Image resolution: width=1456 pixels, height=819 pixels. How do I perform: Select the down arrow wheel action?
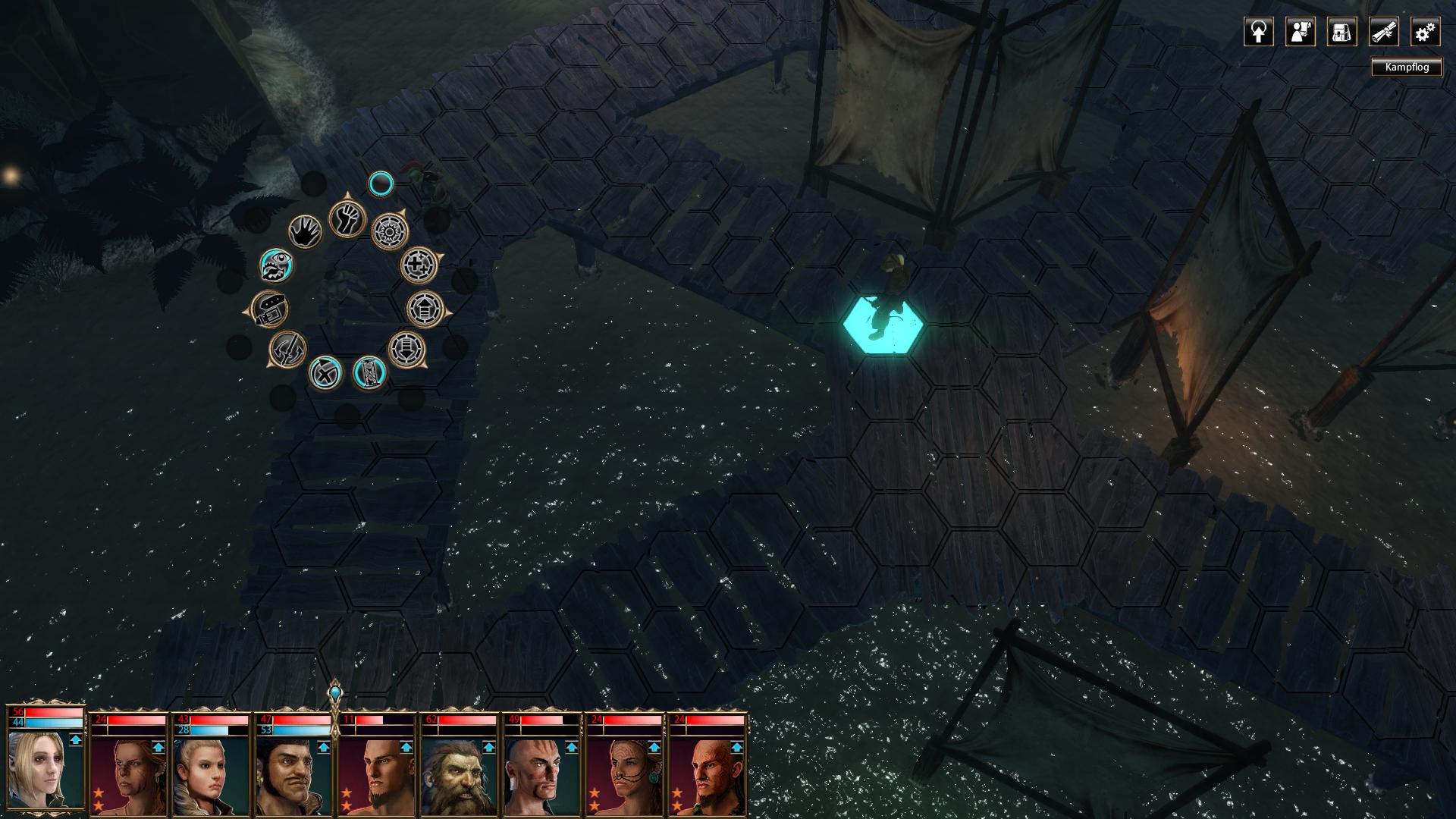[x=407, y=350]
